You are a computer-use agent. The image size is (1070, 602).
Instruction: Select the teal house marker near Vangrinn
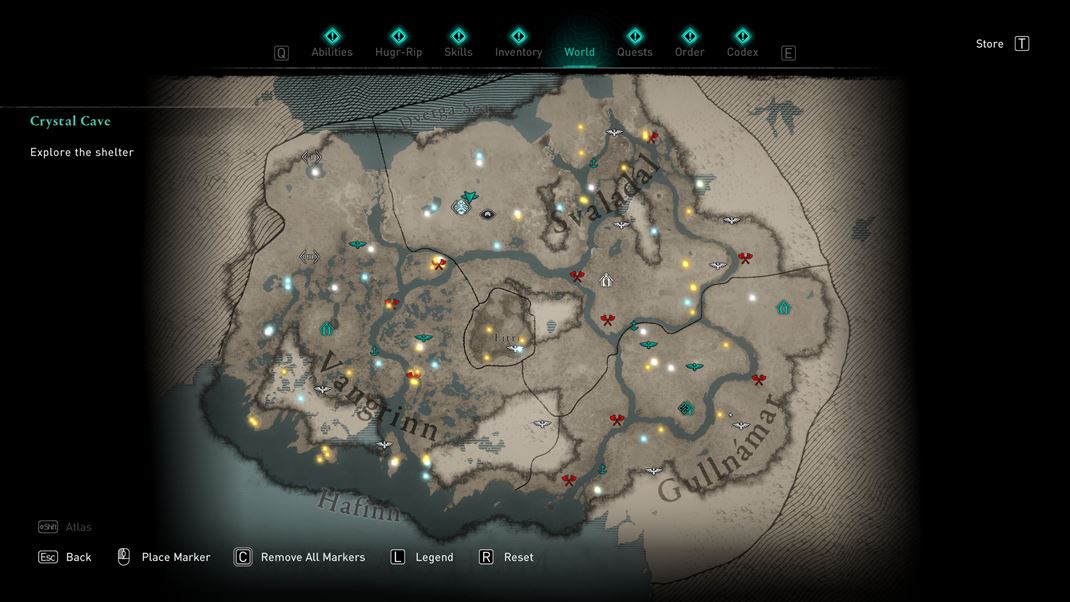click(x=326, y=328)
